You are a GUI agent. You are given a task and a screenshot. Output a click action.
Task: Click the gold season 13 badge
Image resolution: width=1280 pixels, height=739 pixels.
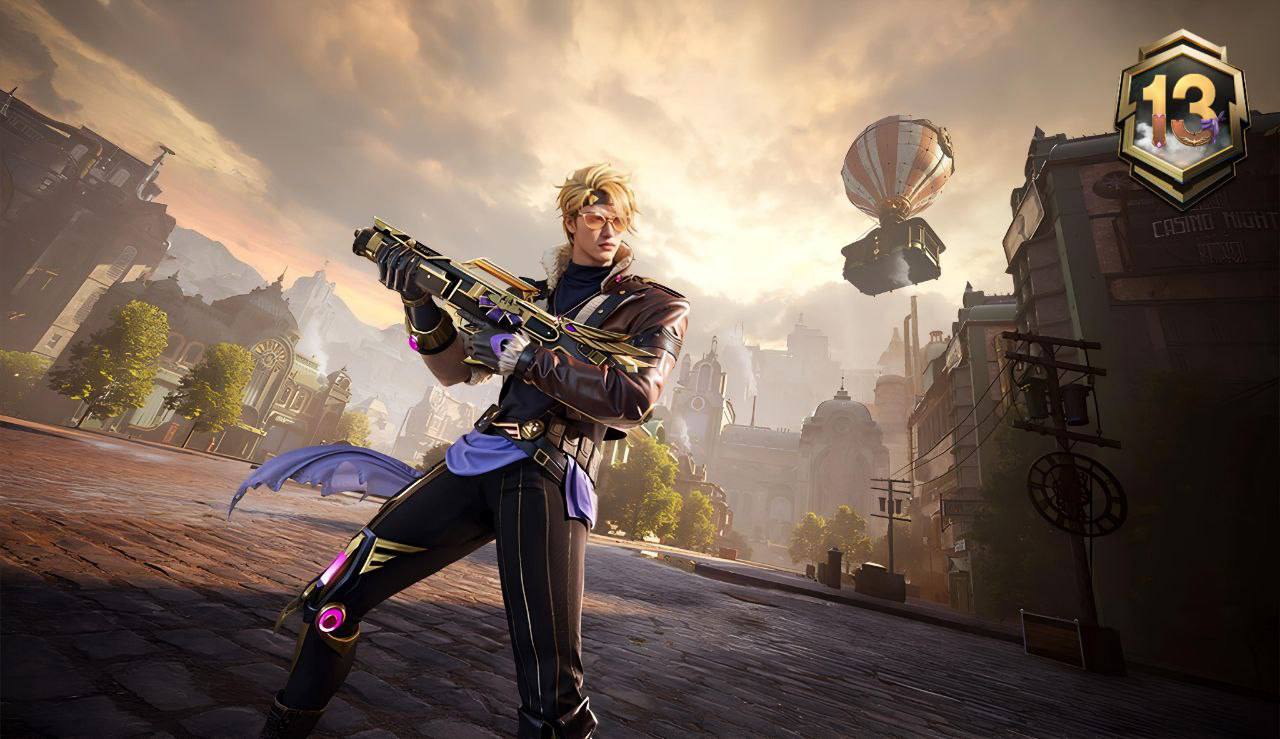point(1181,116)
